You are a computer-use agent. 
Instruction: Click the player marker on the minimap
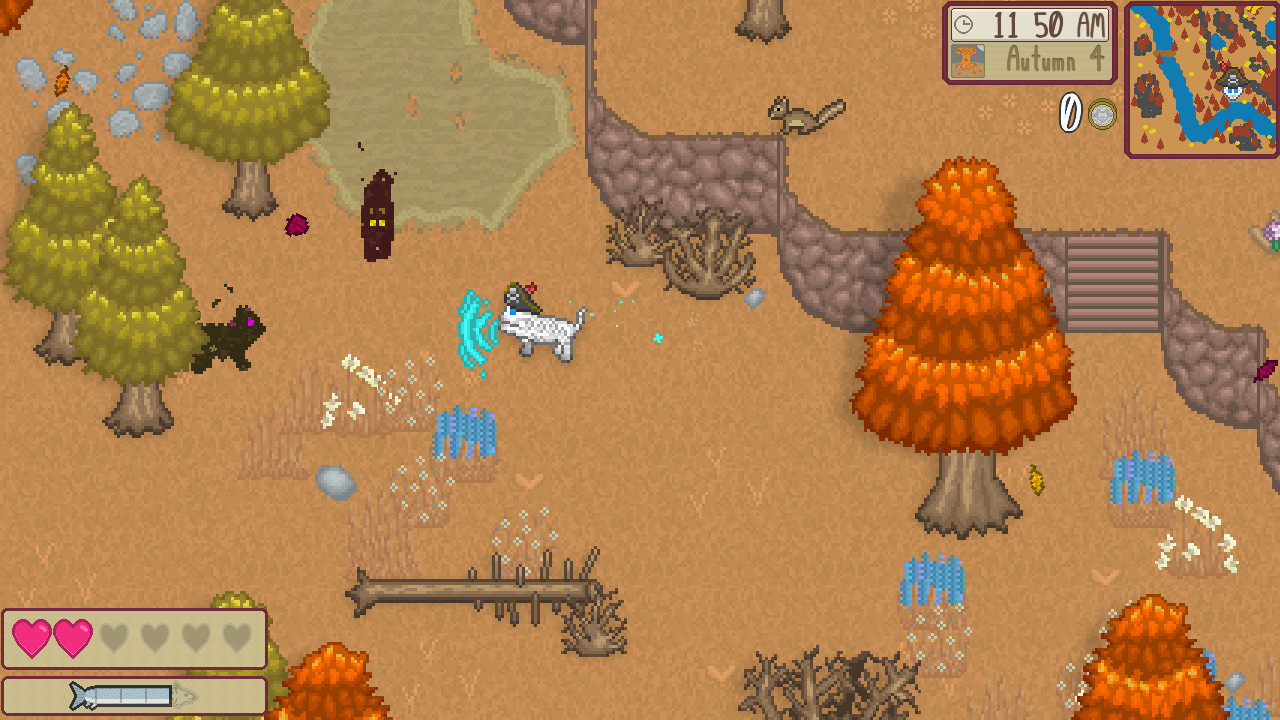pos(1232,85)
